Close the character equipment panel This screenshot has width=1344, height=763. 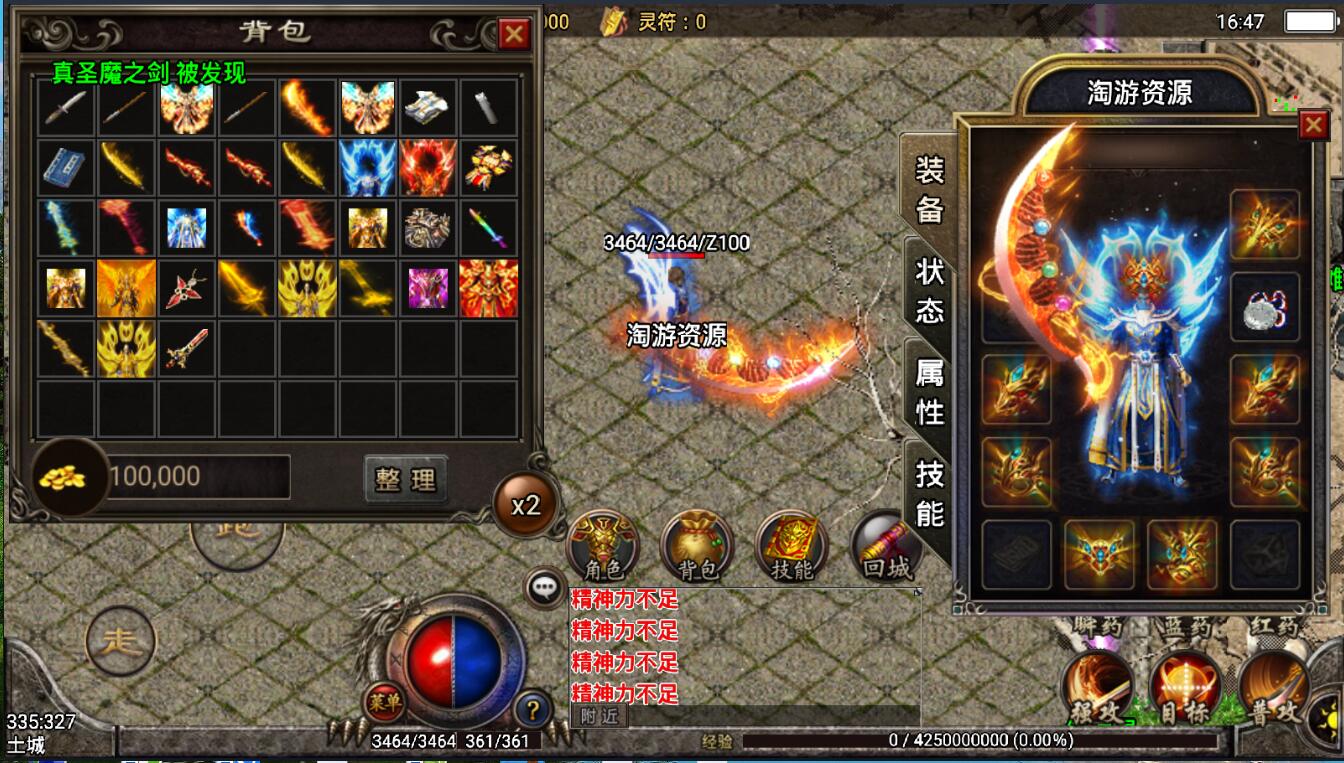coord(1312,125)
